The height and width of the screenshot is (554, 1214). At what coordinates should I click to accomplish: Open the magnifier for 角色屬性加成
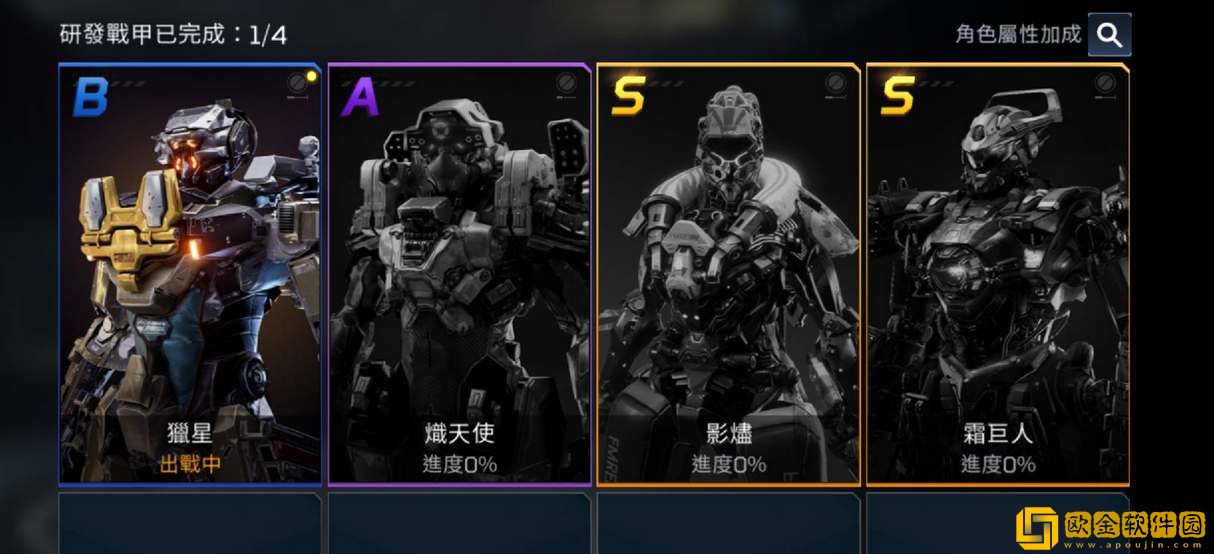tap(1109, 35)
